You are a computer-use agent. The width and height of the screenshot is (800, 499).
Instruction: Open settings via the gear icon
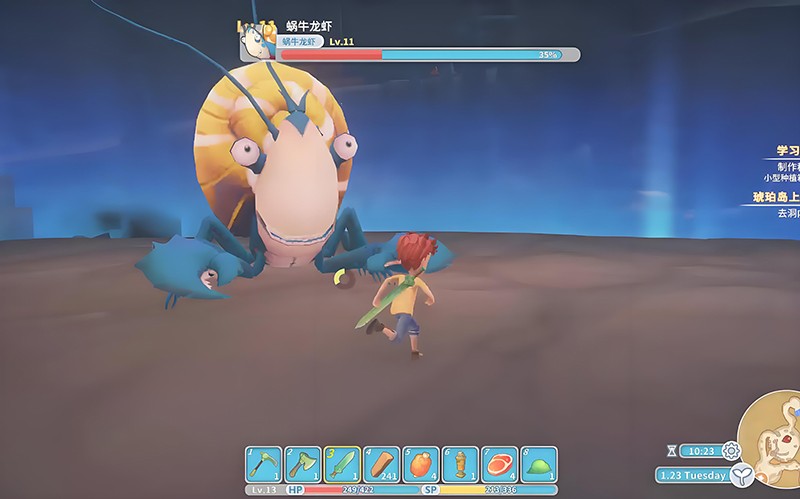coord(731,451)
